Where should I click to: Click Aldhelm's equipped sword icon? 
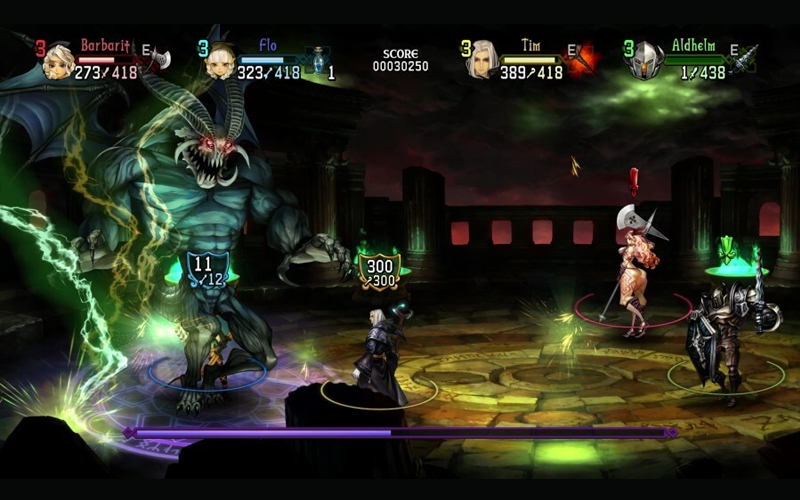[x=742, y=56]
